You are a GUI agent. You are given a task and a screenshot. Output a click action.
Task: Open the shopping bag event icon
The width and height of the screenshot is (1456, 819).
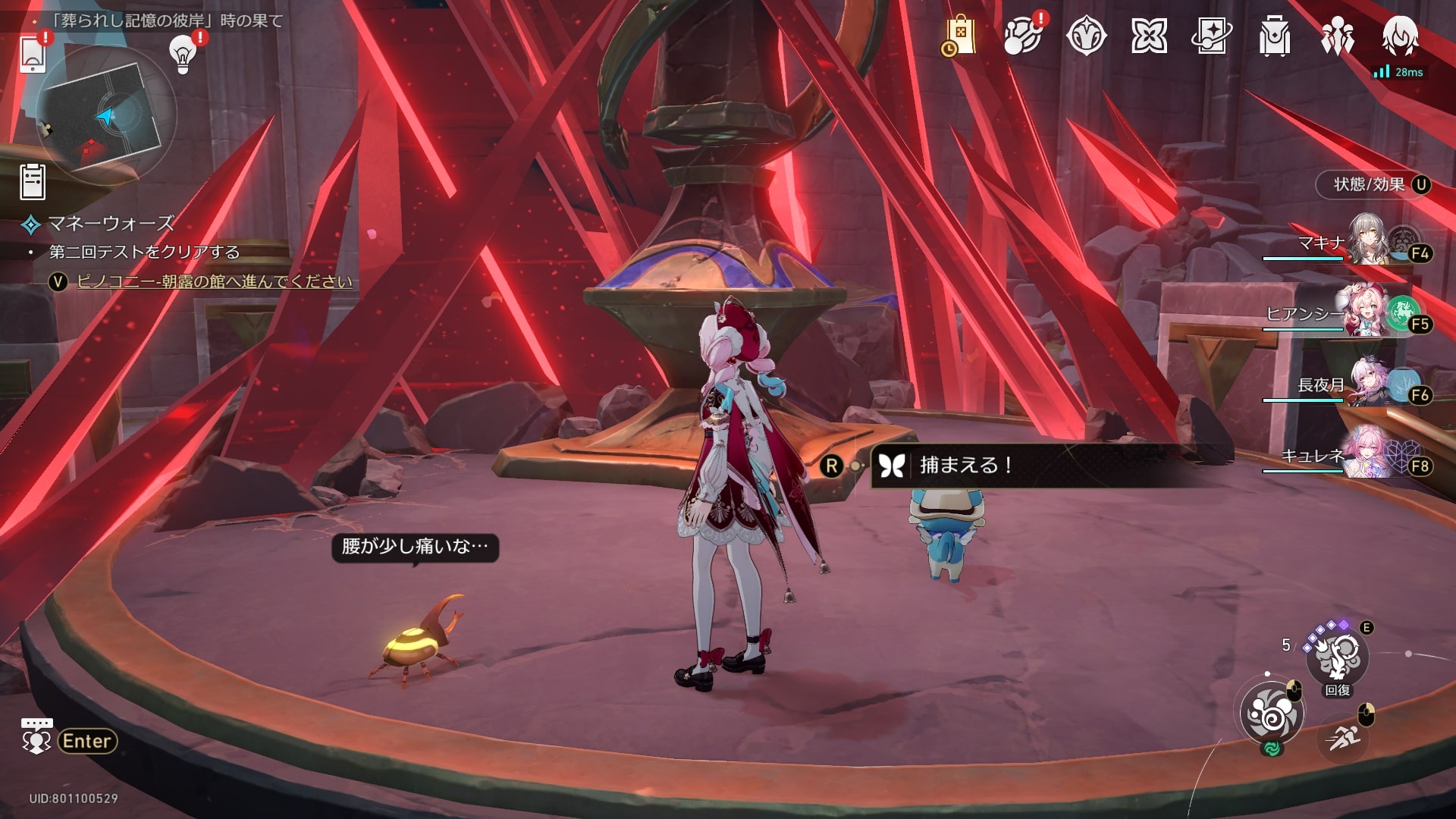tap(959, 36)
